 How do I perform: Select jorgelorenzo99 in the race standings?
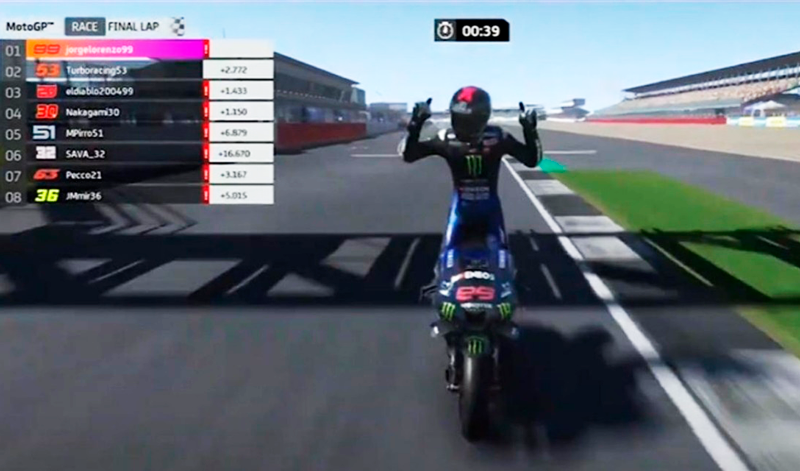point(100,49)
